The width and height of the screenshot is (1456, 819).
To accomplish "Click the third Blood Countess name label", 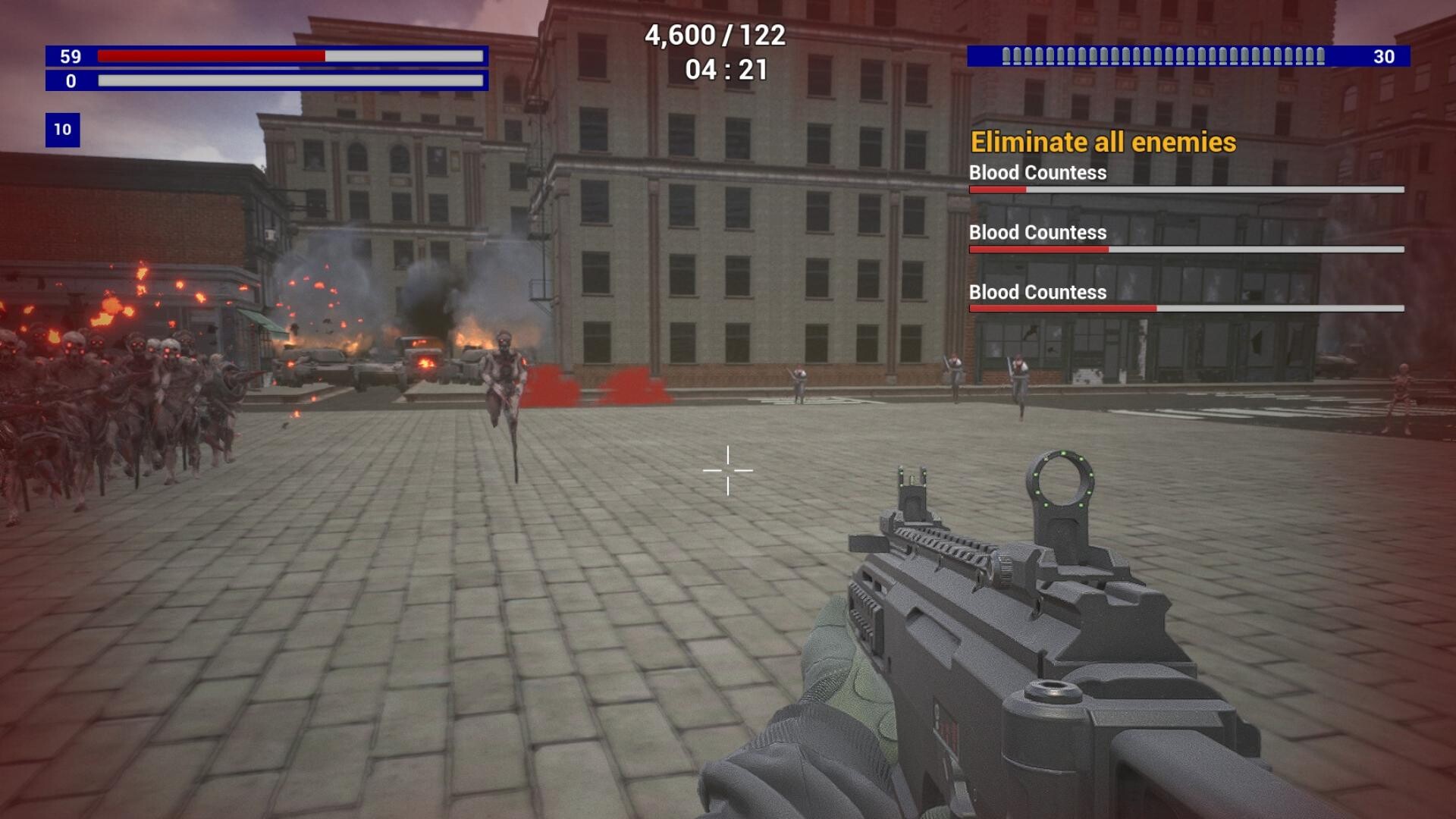I will (x=1036, y=293).
